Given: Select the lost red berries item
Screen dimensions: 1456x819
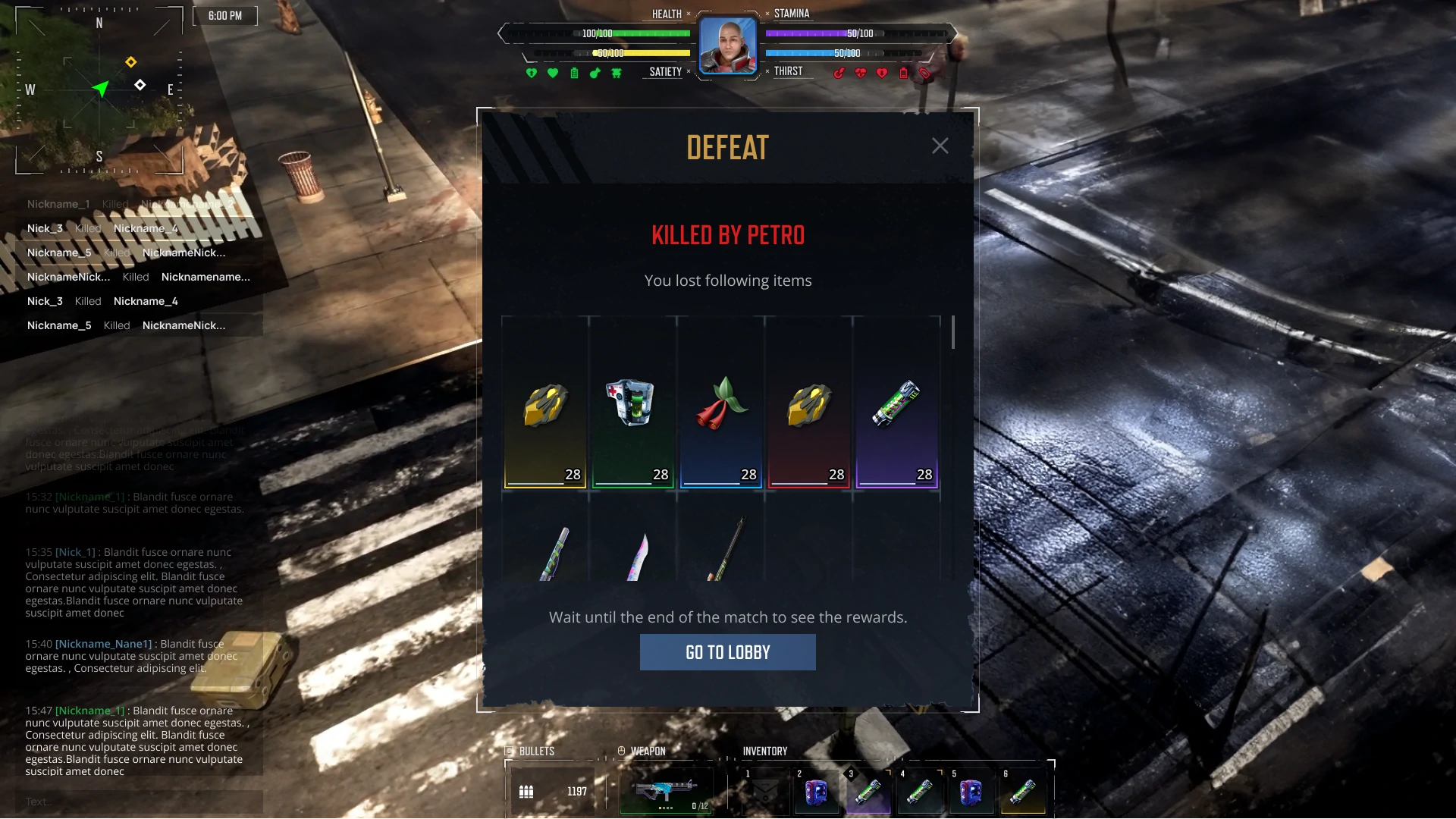Looking at the screenshot, I should [720, 403].
